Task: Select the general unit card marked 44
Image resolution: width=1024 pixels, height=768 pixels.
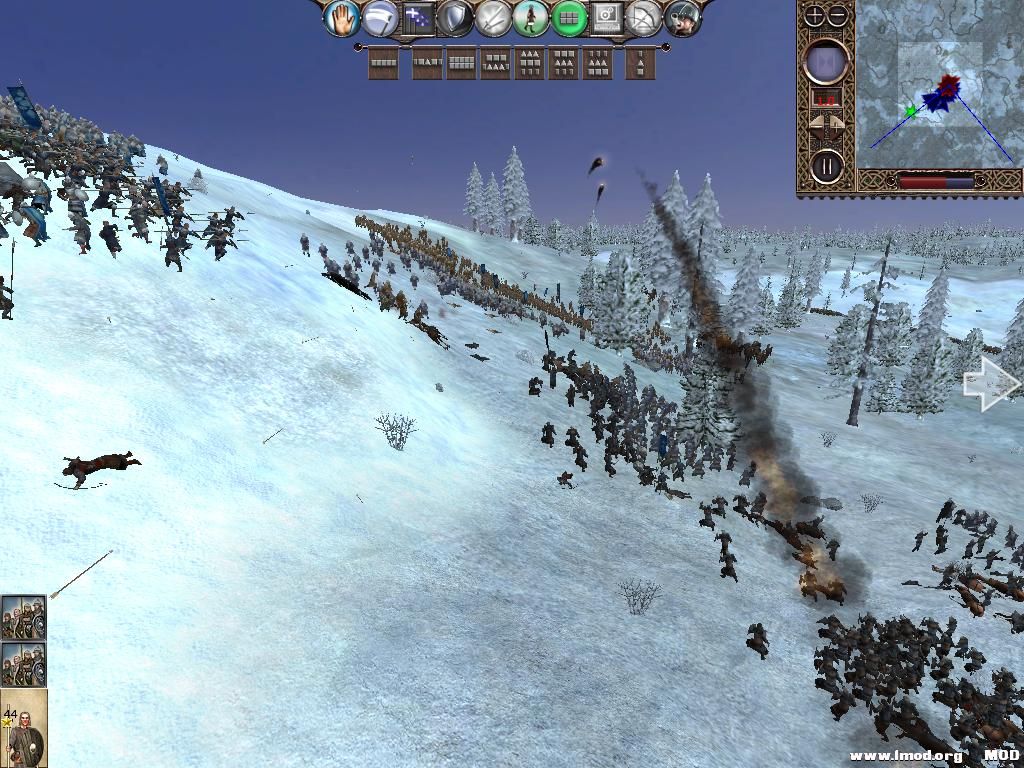Action: [23, 727]
